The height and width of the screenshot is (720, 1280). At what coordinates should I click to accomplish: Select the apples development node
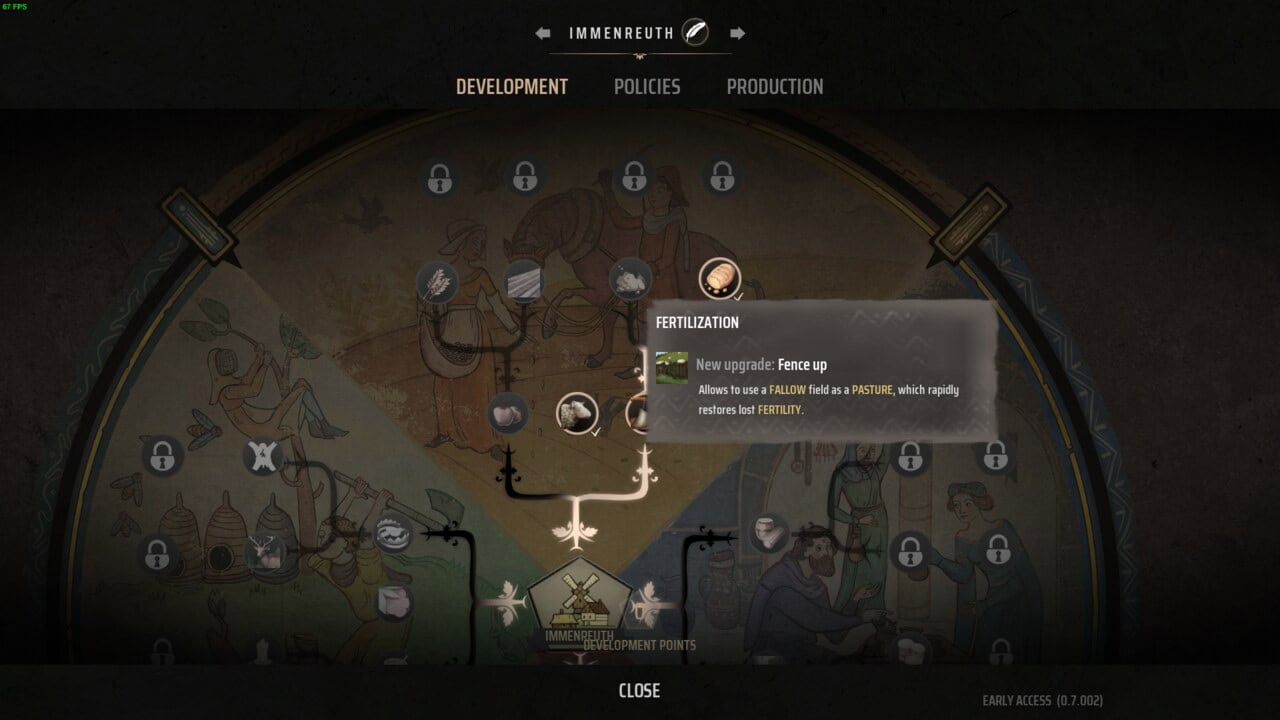508,413
